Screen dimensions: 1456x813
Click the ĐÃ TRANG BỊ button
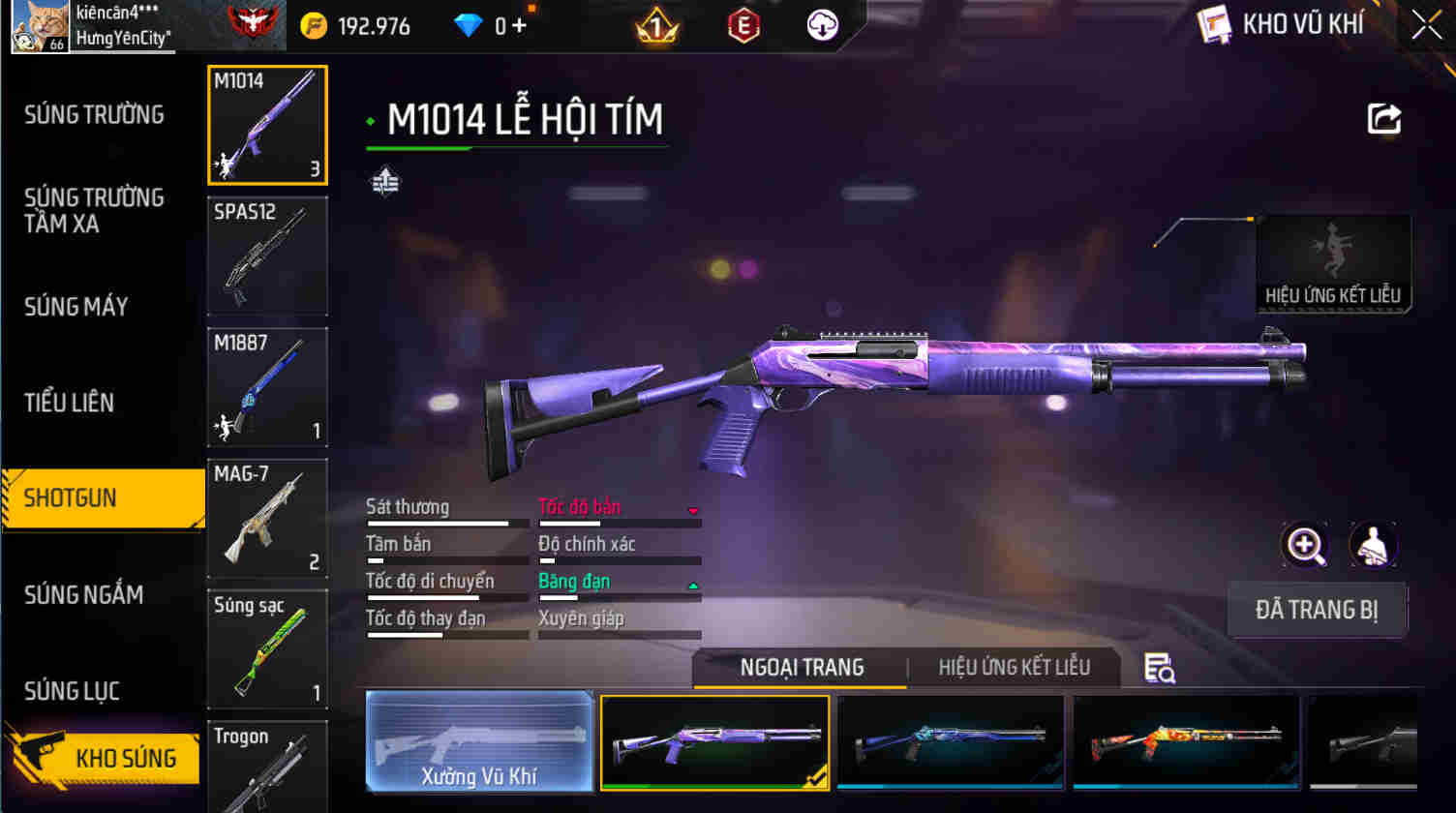point(1317,610)
